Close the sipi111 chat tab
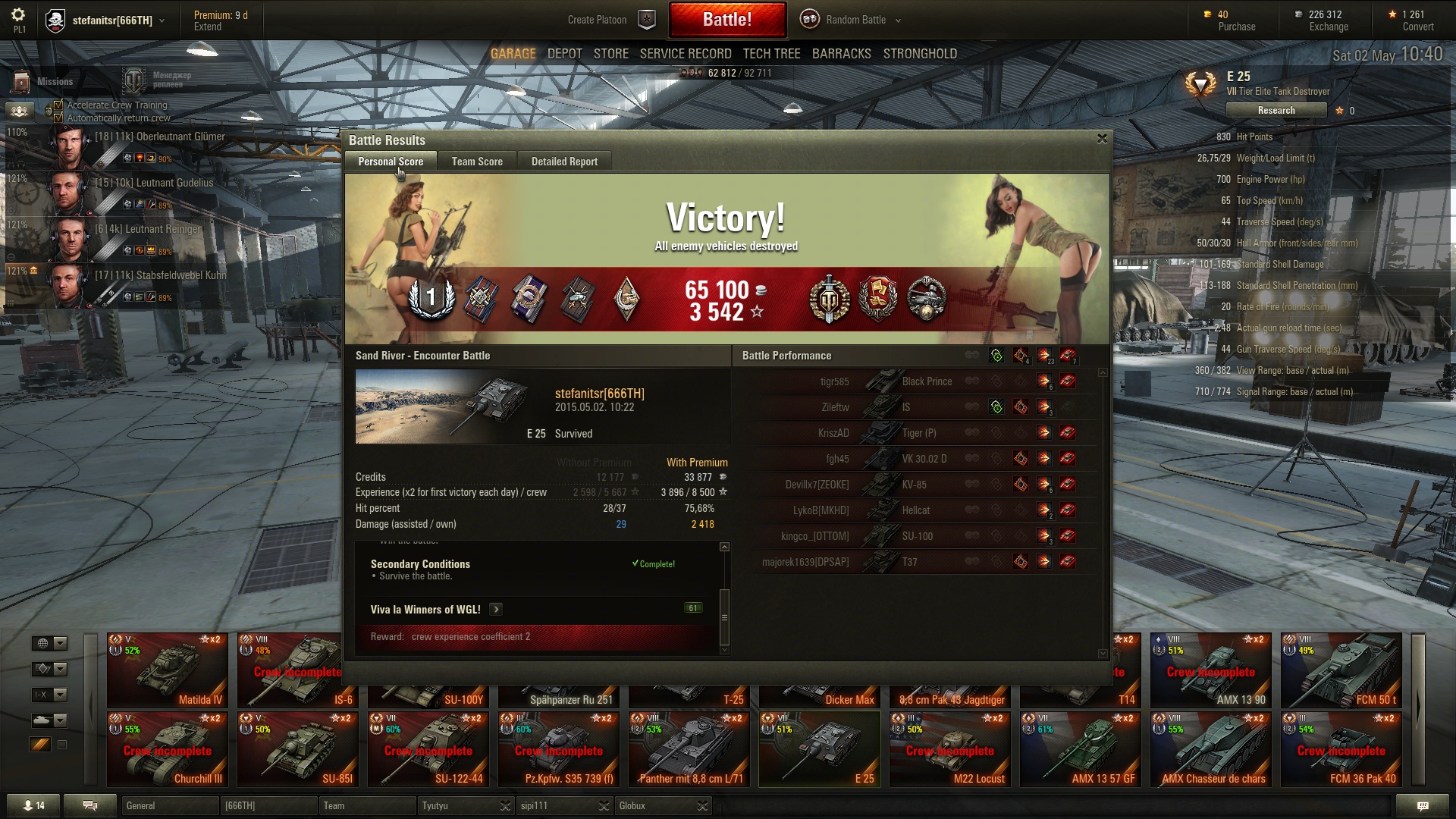This screenshot has height=819, width=1456. point(604,805)
